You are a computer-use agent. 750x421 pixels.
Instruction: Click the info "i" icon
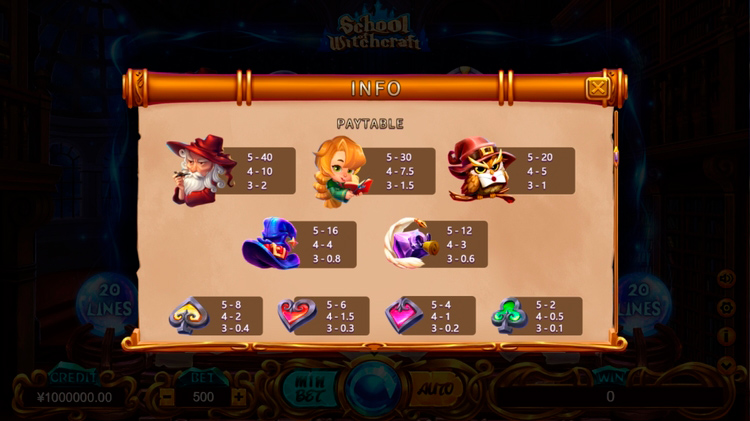click(727, 335)
